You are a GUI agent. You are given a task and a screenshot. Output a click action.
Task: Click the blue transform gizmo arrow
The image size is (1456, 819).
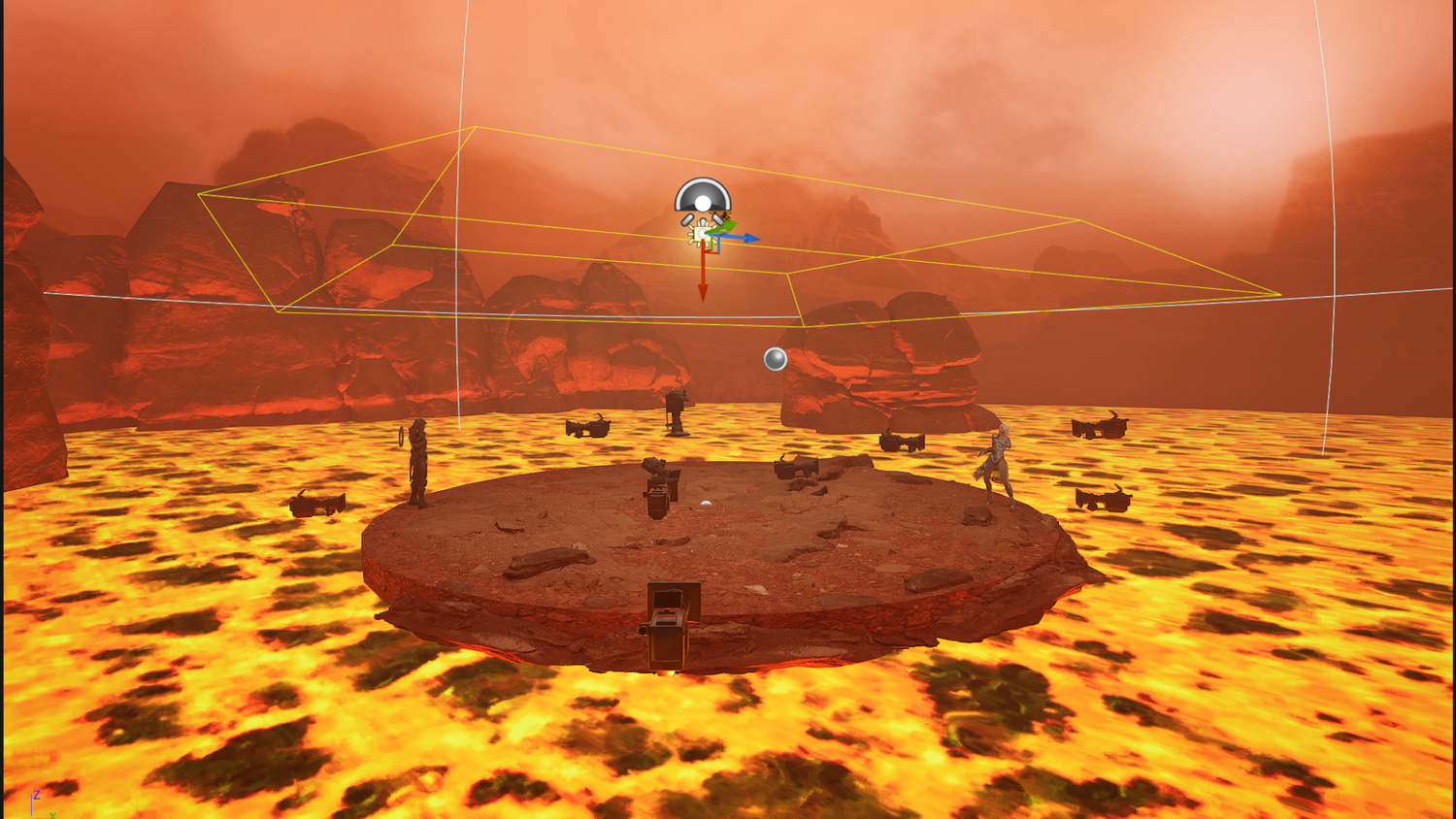click(748, 237)
